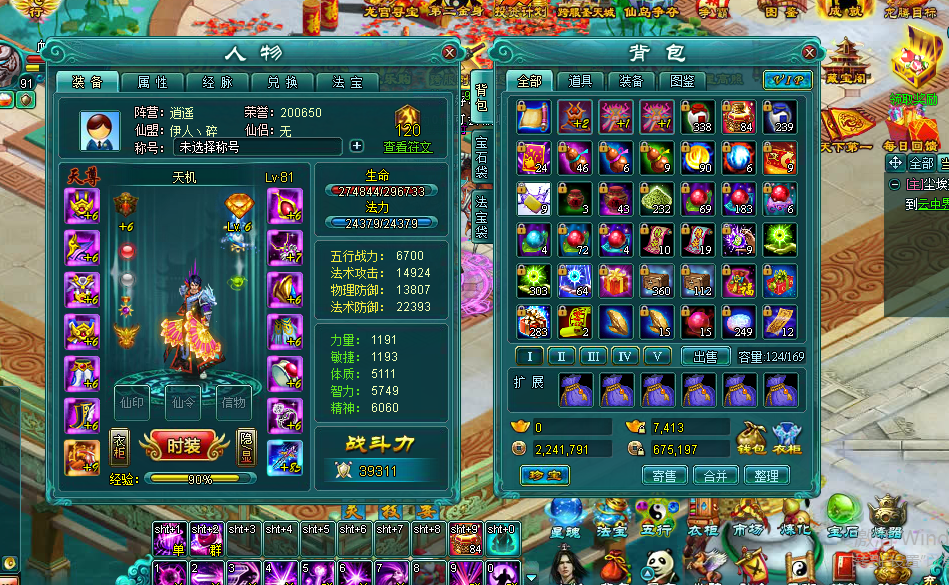
Task: Open the backpack 图鉴 codex tab
Action: 682,81
